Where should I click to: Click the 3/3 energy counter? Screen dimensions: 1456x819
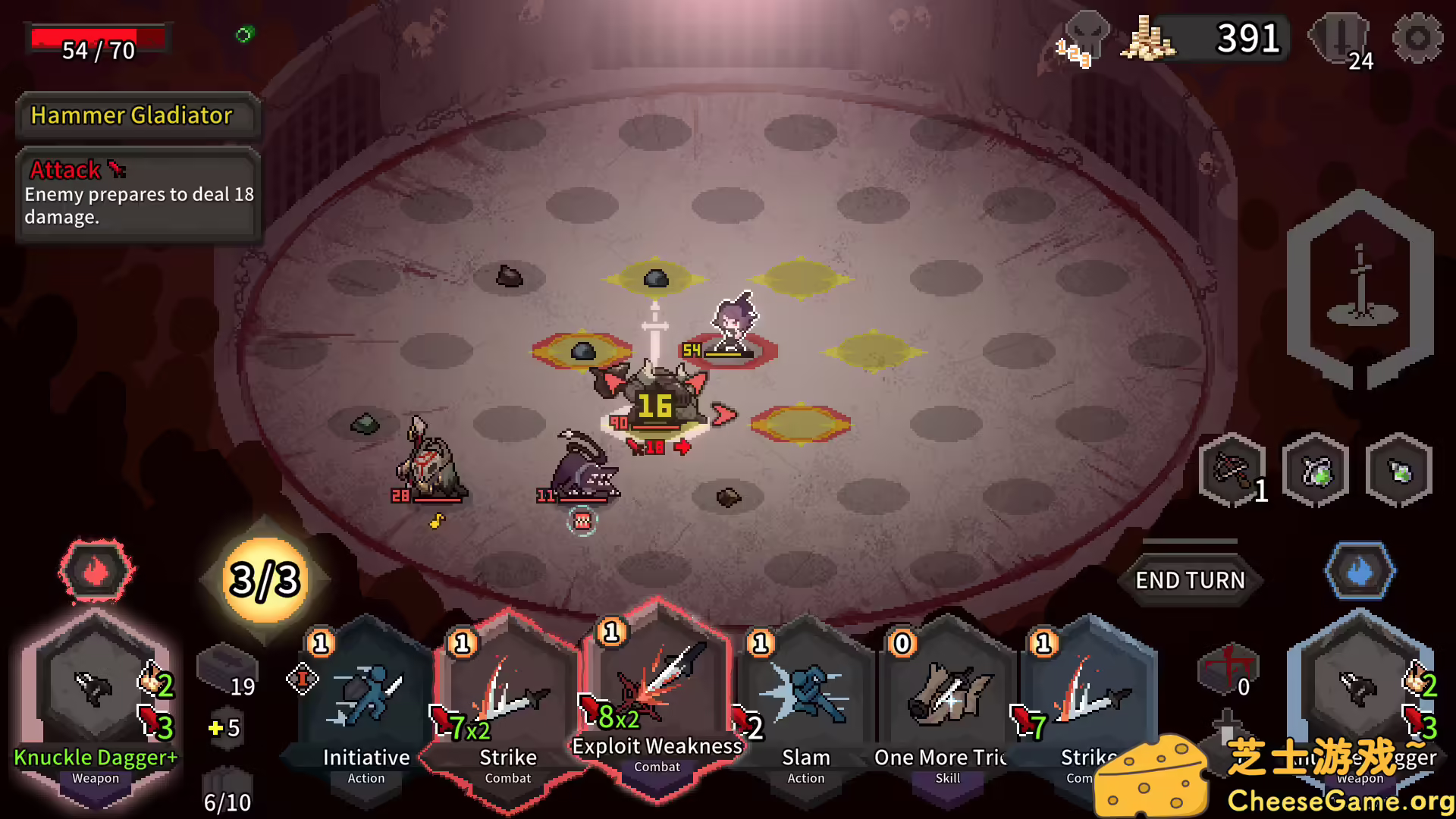click(x=263, y=582)
